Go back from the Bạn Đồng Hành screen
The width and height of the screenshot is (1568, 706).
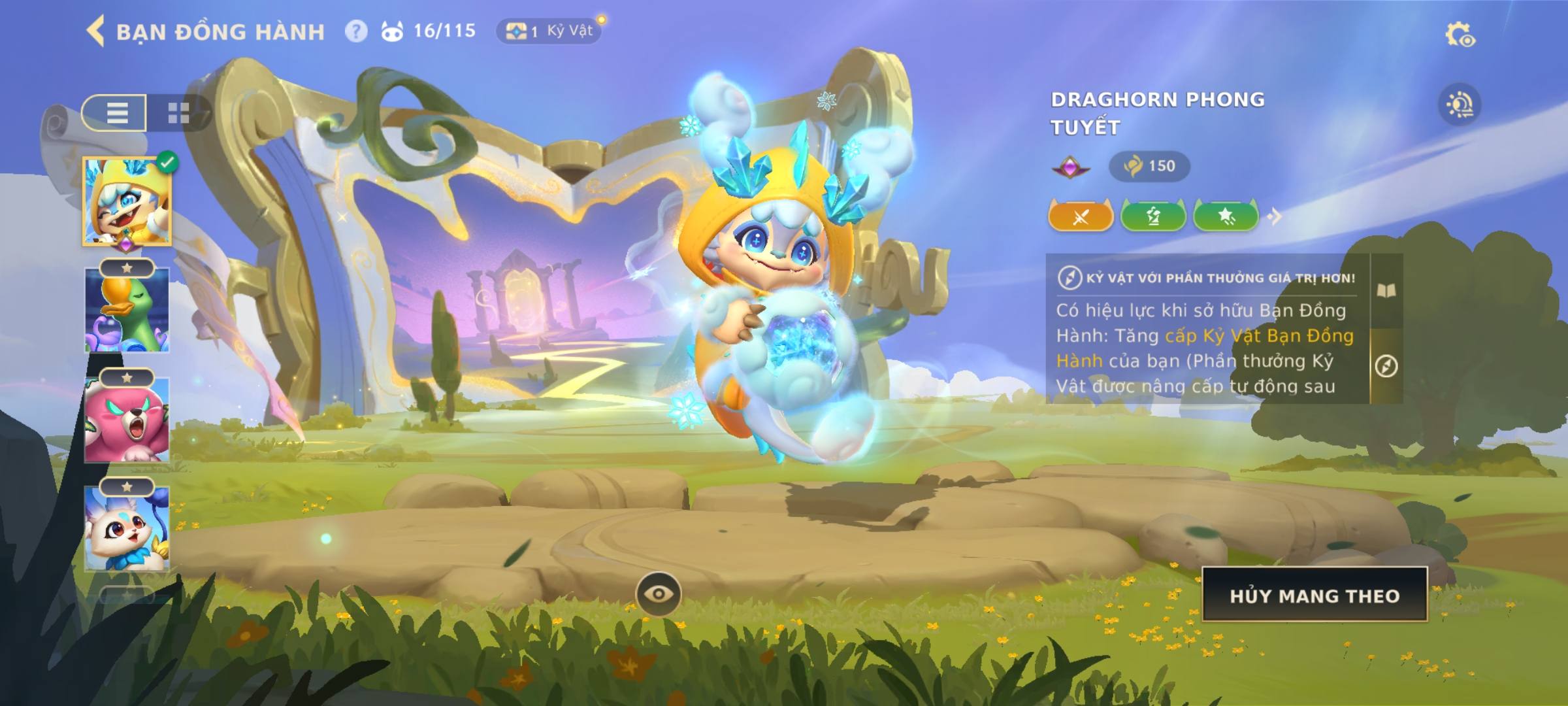pos(96,31)
